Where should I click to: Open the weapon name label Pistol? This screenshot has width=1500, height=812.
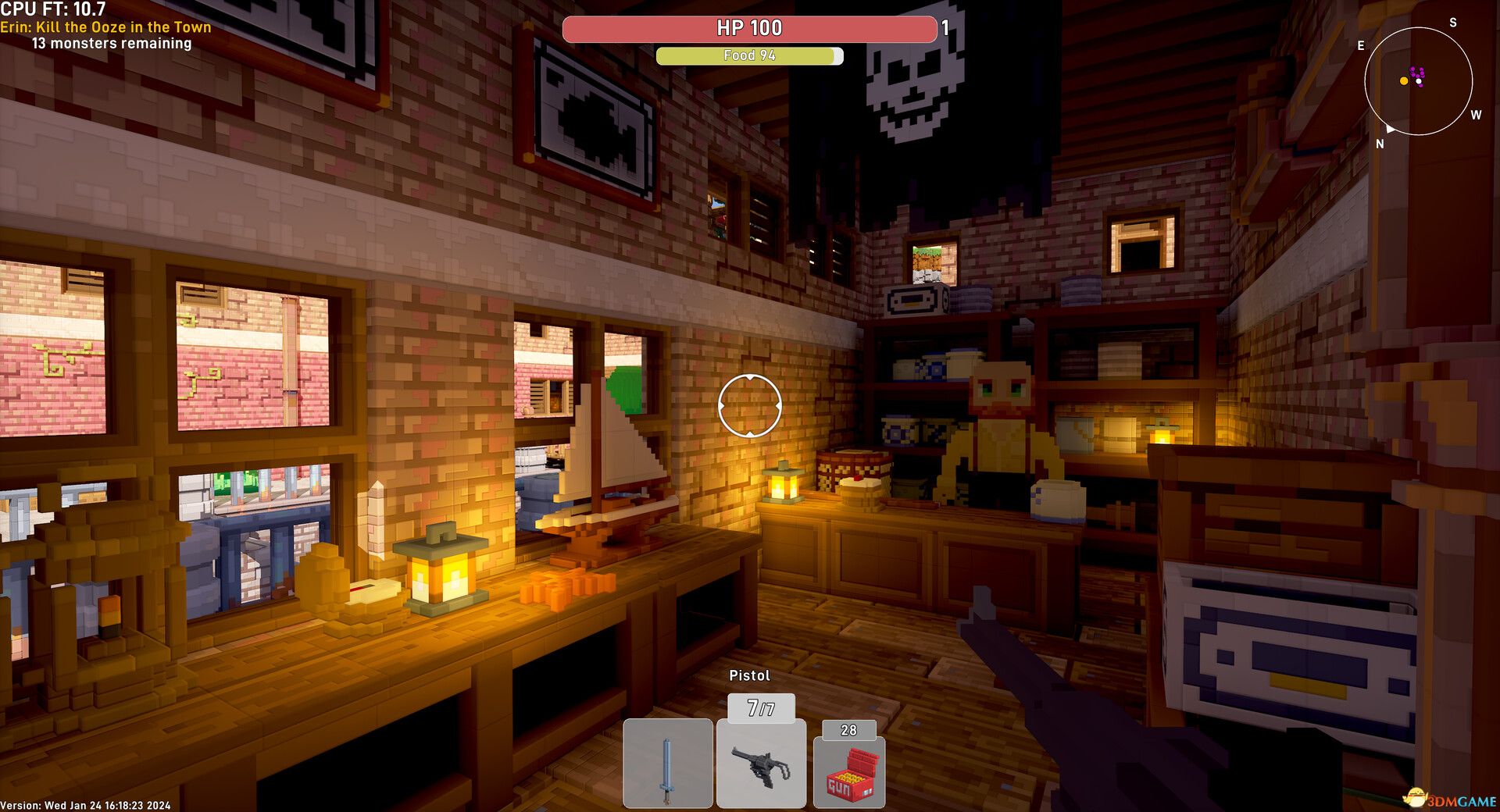750,675
